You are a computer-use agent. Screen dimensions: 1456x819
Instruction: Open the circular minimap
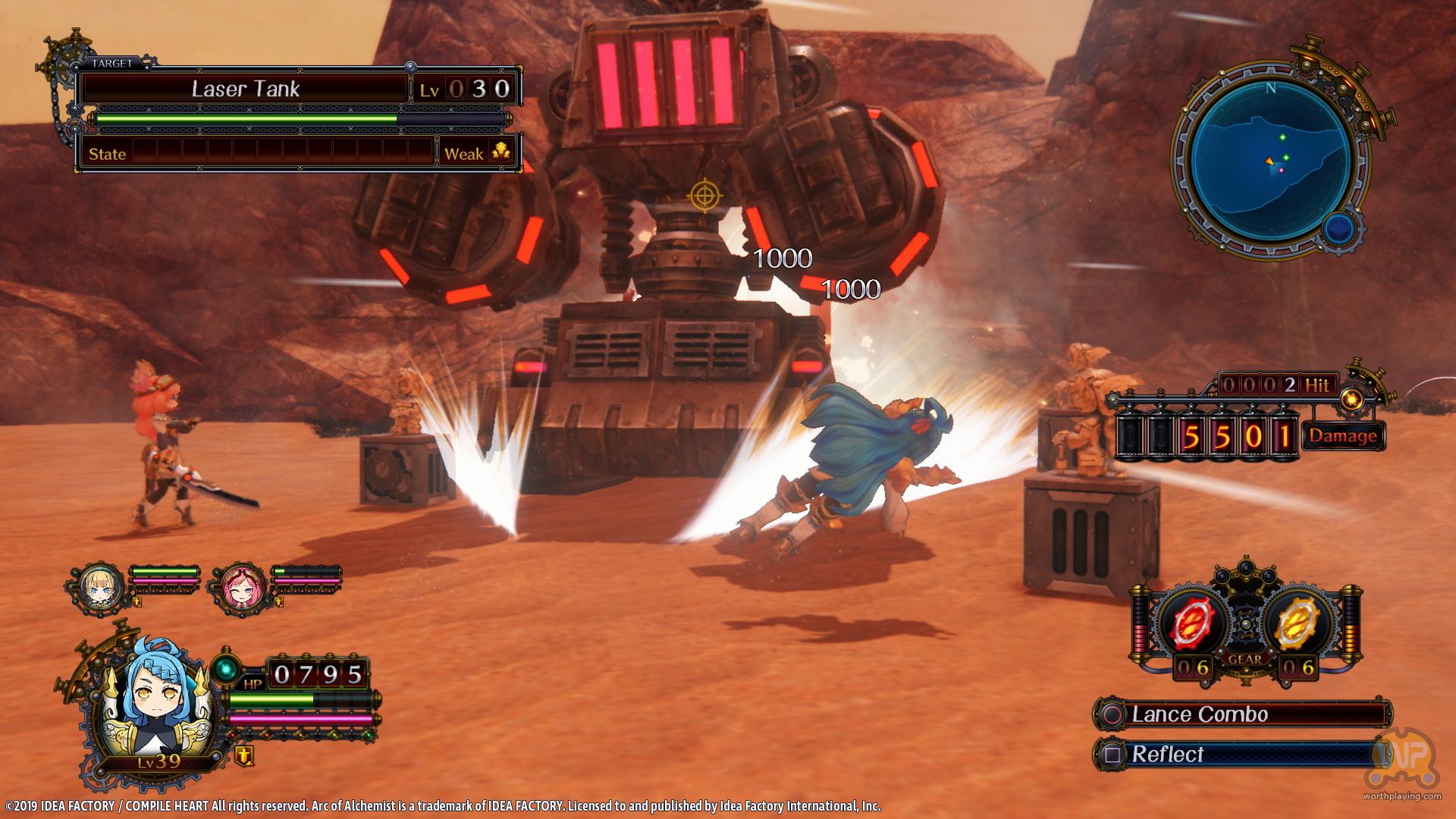click(1272, 158)
